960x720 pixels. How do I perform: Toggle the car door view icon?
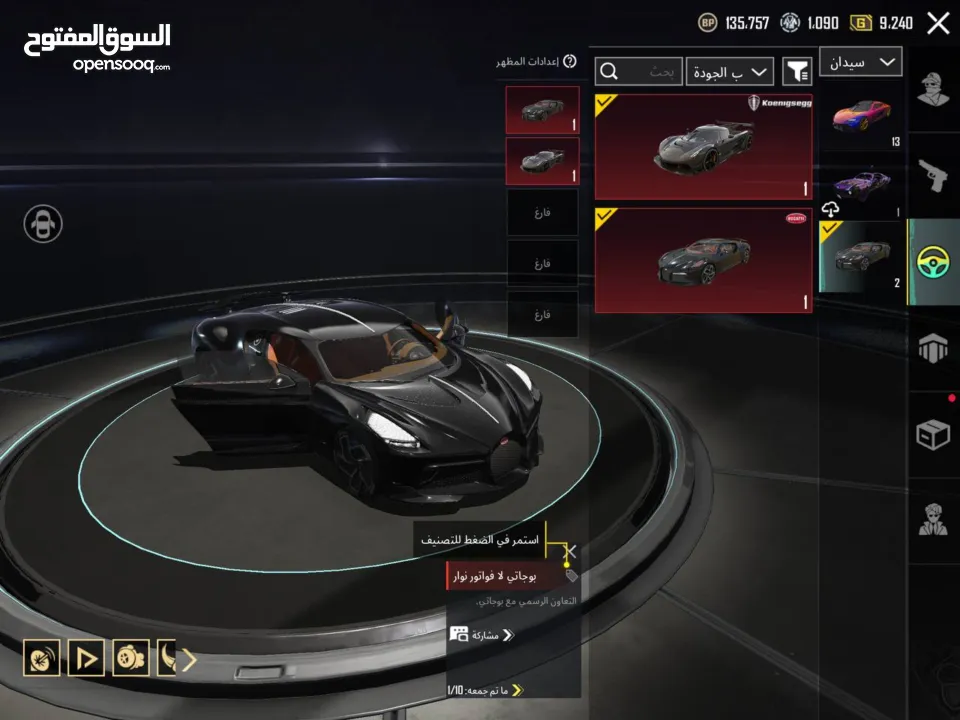tap(43, 223)
